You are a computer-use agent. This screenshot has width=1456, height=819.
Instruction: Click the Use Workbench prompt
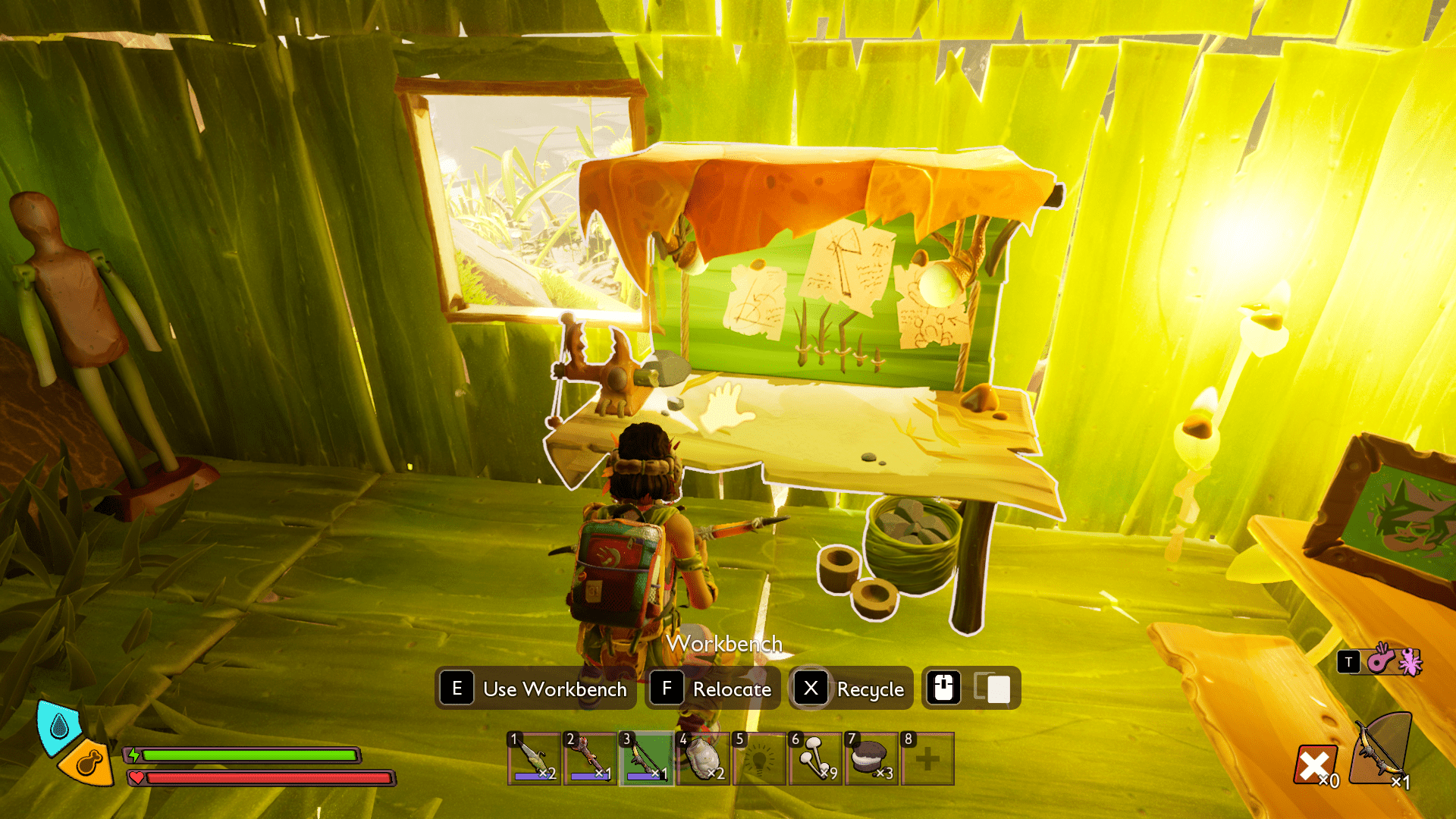[535, 689]
